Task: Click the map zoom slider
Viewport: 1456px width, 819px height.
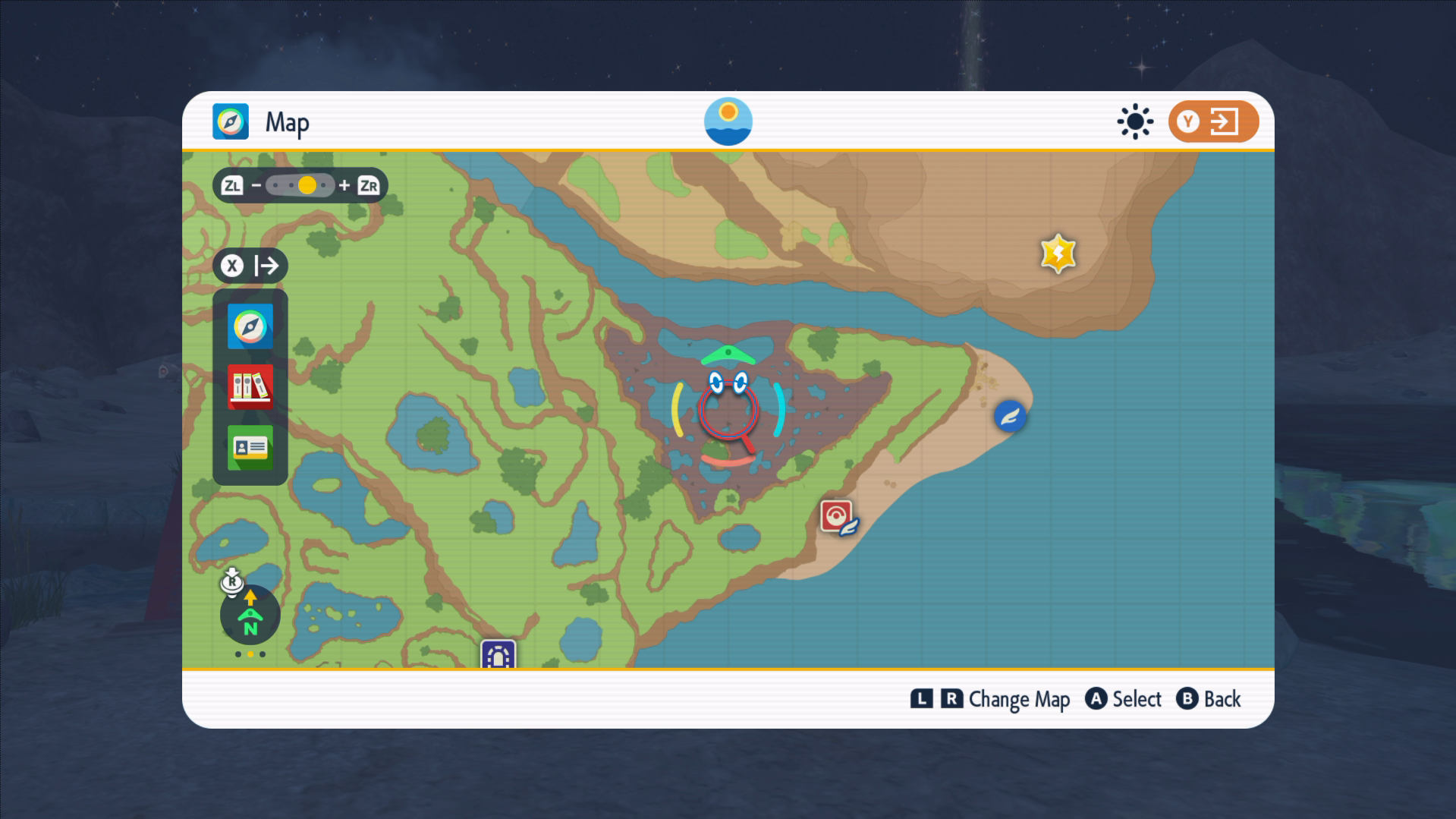Action: tap(300, 185)
